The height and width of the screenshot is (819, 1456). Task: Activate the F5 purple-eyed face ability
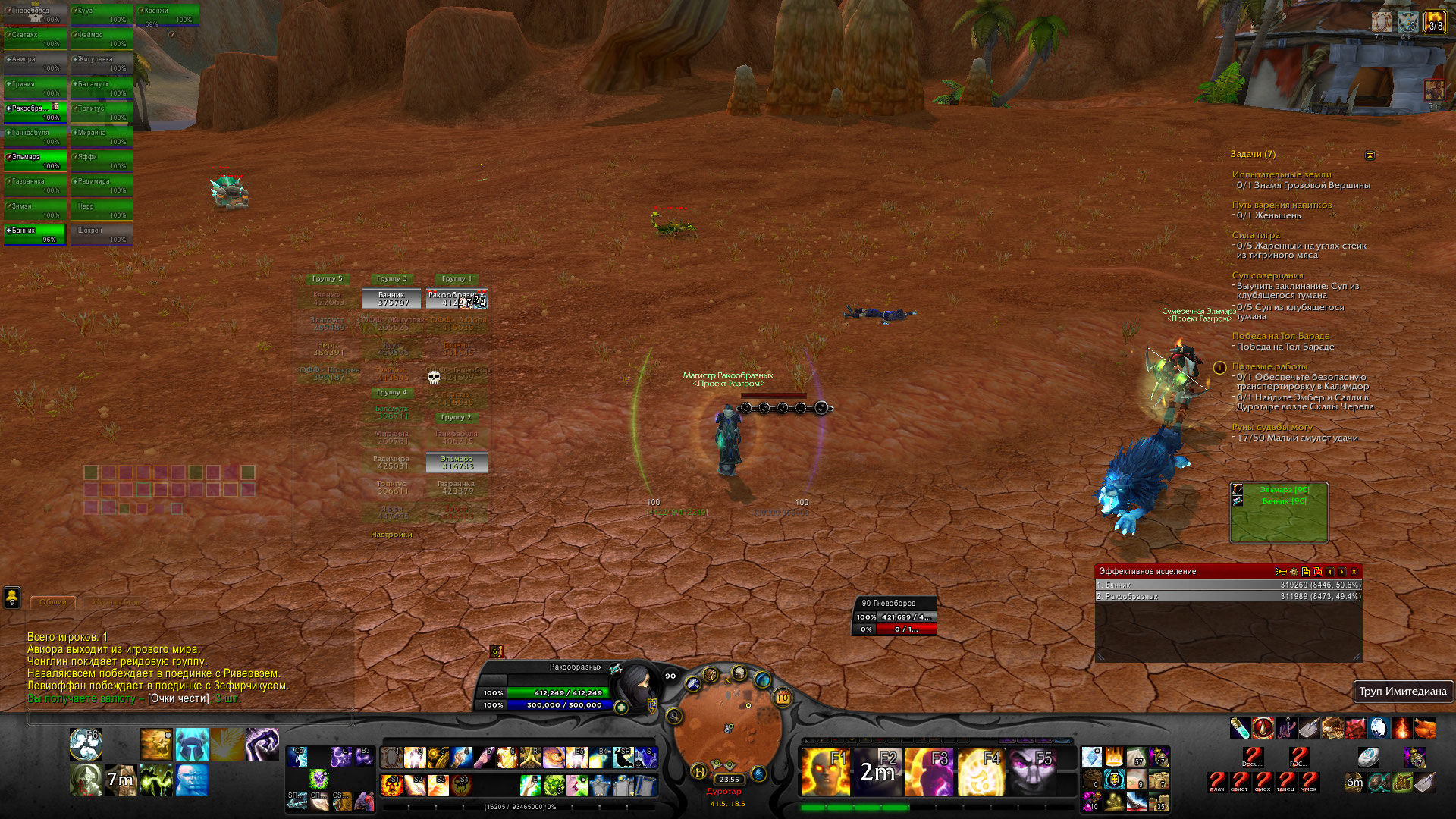[x=1034, y=771]
